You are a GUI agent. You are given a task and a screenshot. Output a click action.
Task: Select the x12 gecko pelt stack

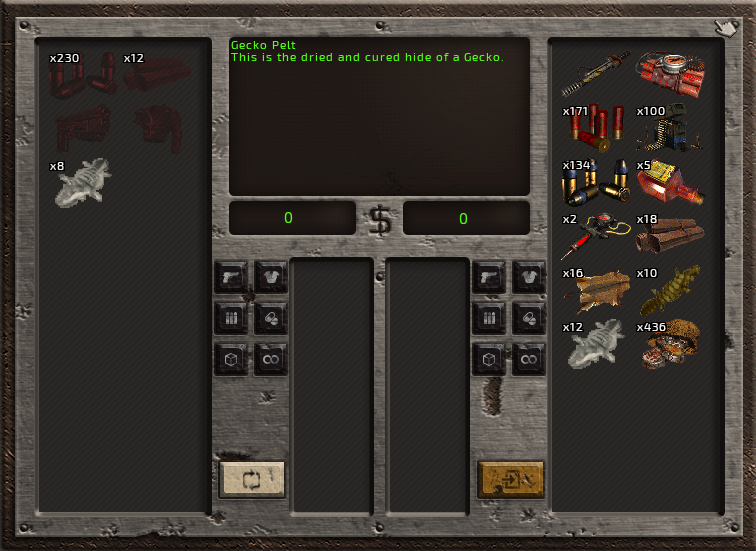(597, 345)
